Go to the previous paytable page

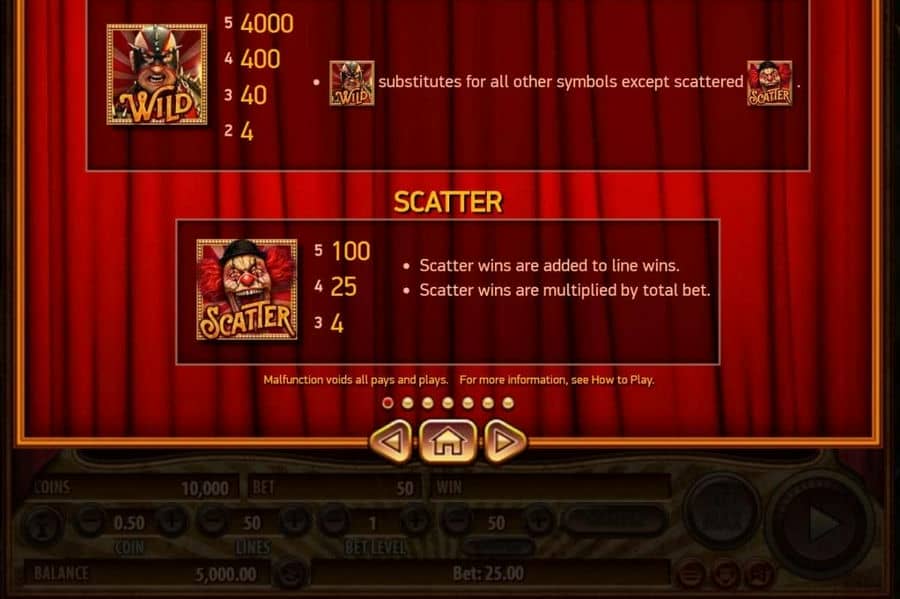click(391, 441)
